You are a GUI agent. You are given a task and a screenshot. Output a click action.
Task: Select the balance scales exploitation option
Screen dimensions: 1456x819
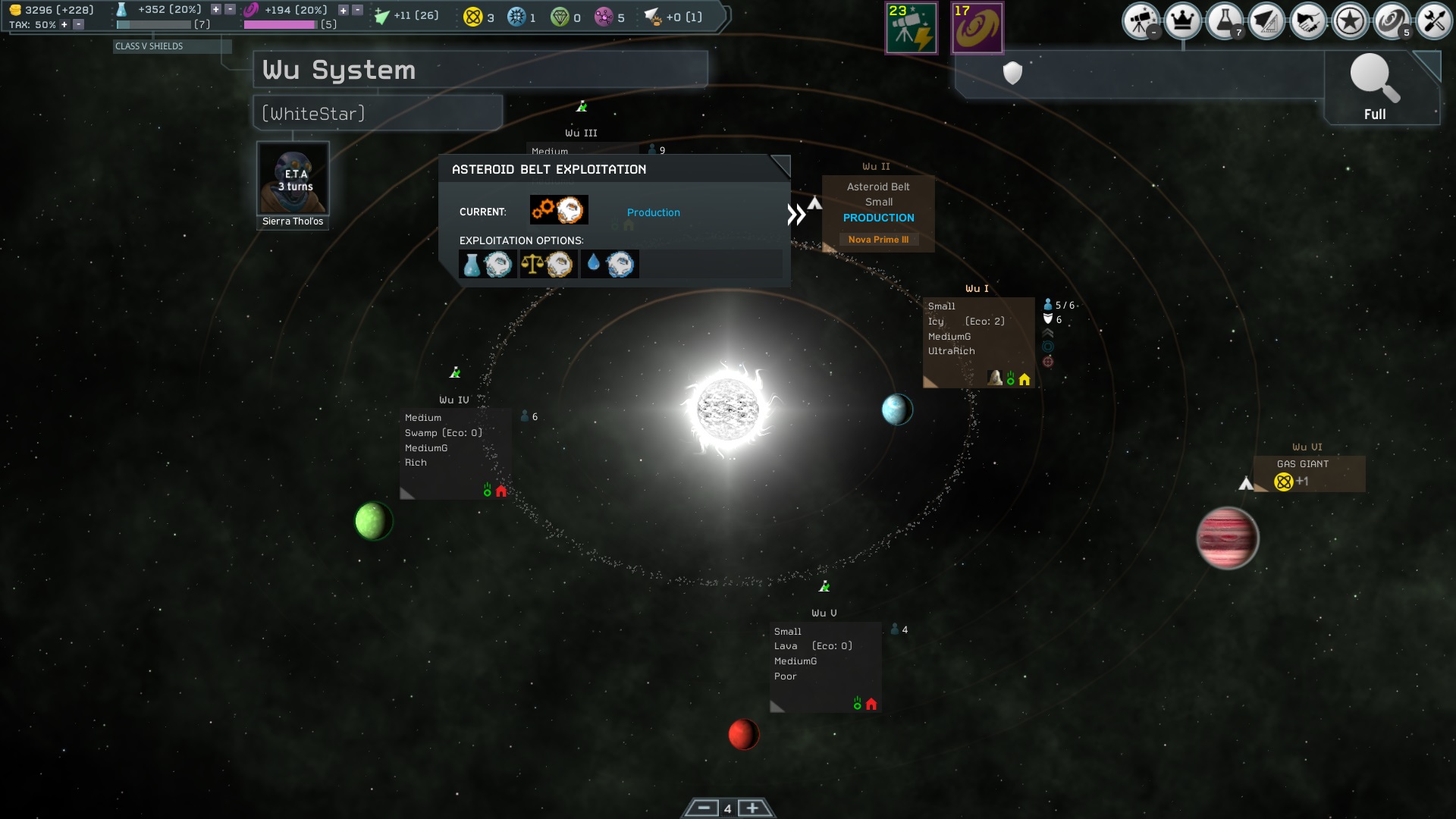[x=548, y=264]
